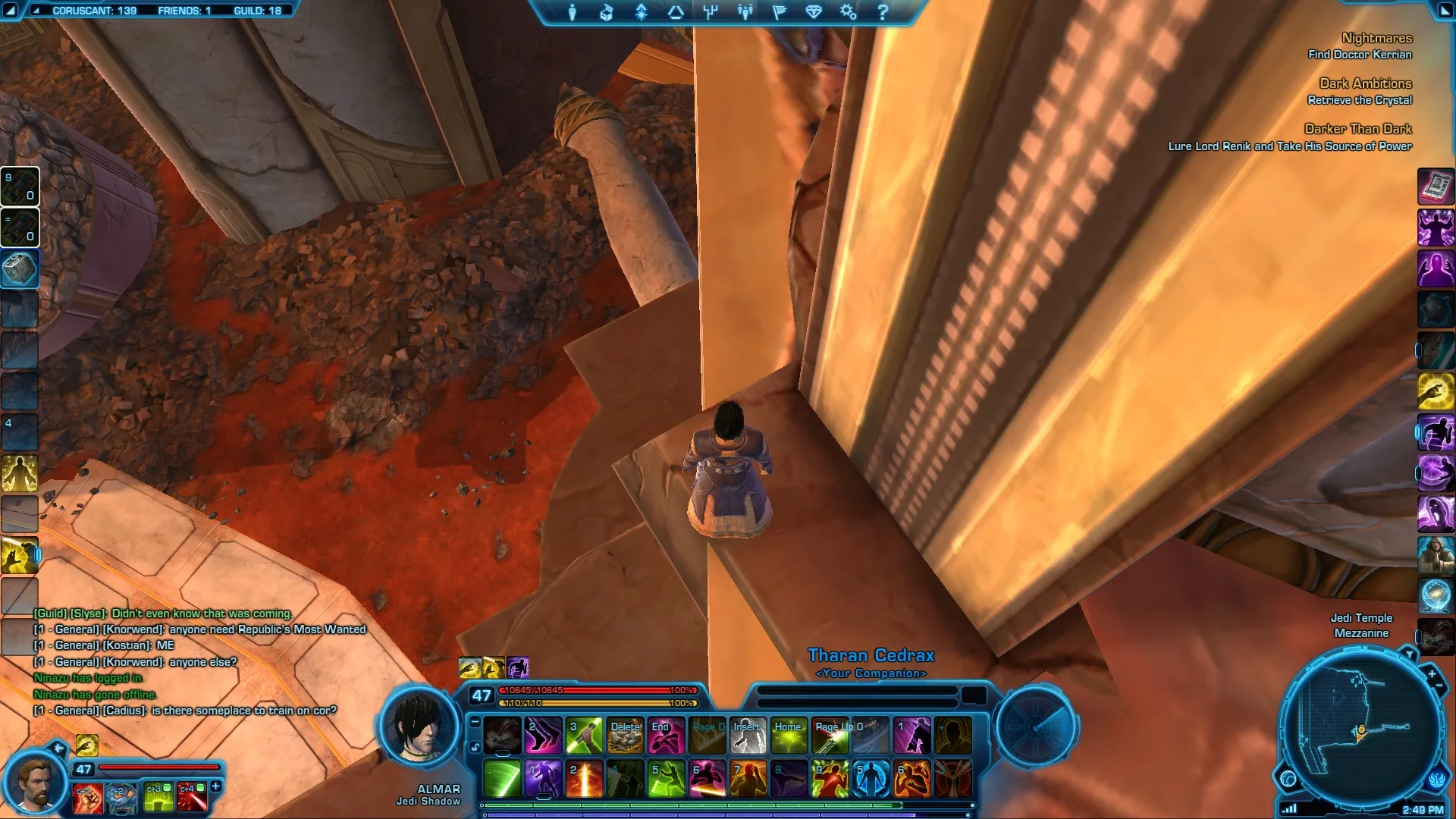Image resolution: width=1456 pixels, height=819 pixels.
Task: Toggle the quickbar lock icon
Action: point(475,747)
